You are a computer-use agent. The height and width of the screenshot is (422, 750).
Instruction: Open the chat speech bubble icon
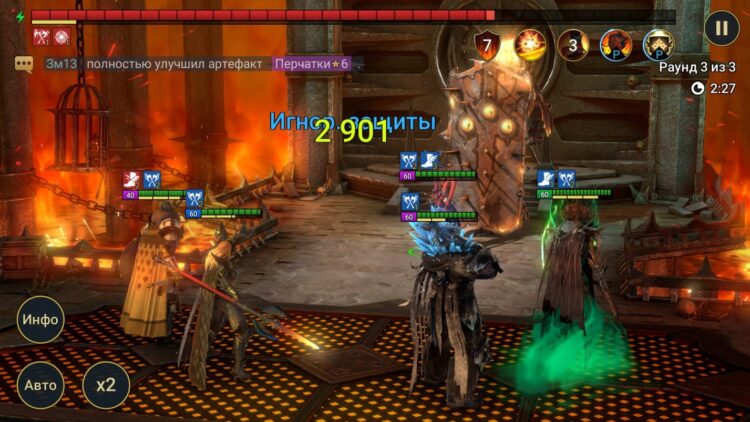point(24,64)
